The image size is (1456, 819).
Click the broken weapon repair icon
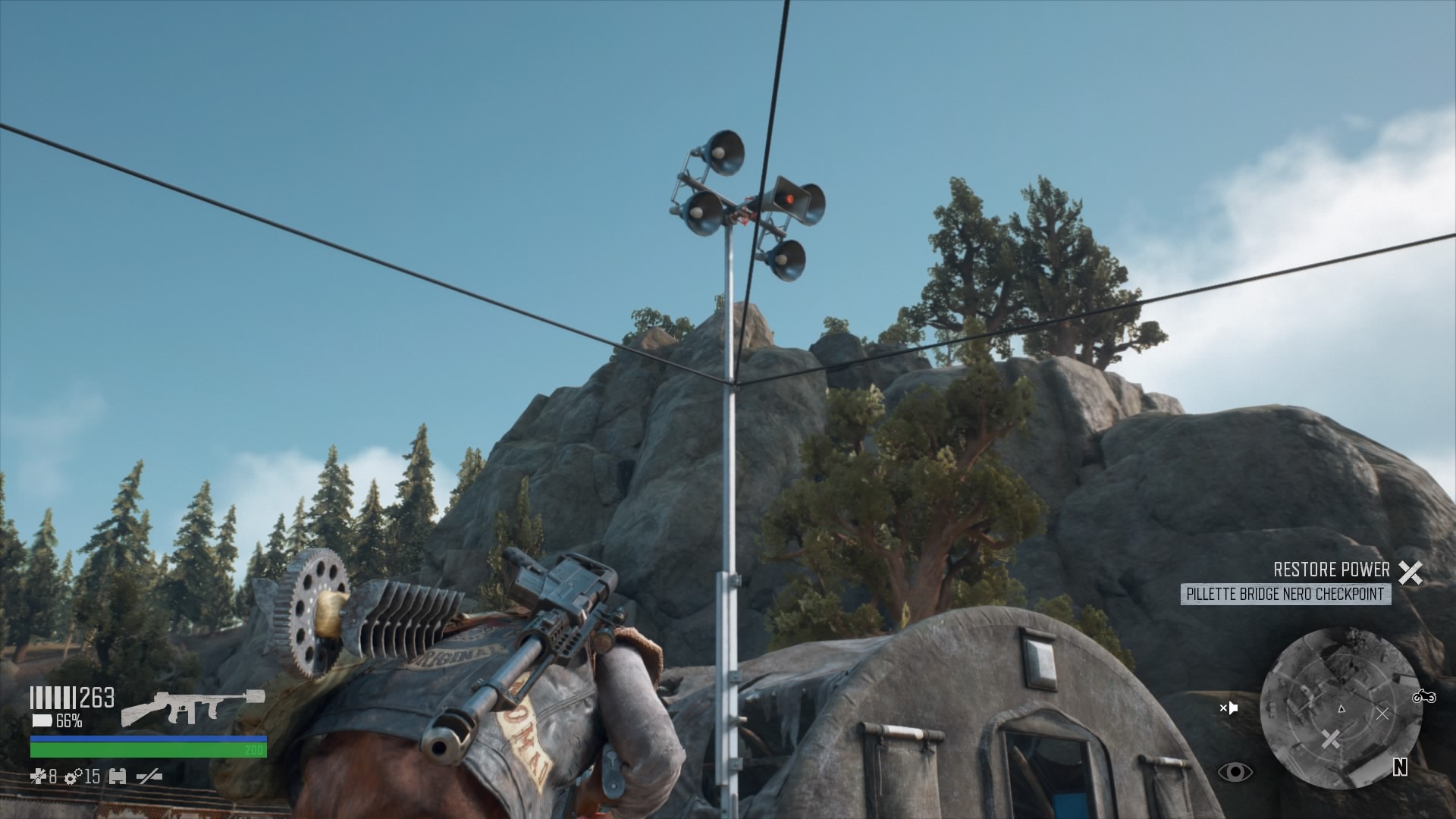[x=149, y=777]
